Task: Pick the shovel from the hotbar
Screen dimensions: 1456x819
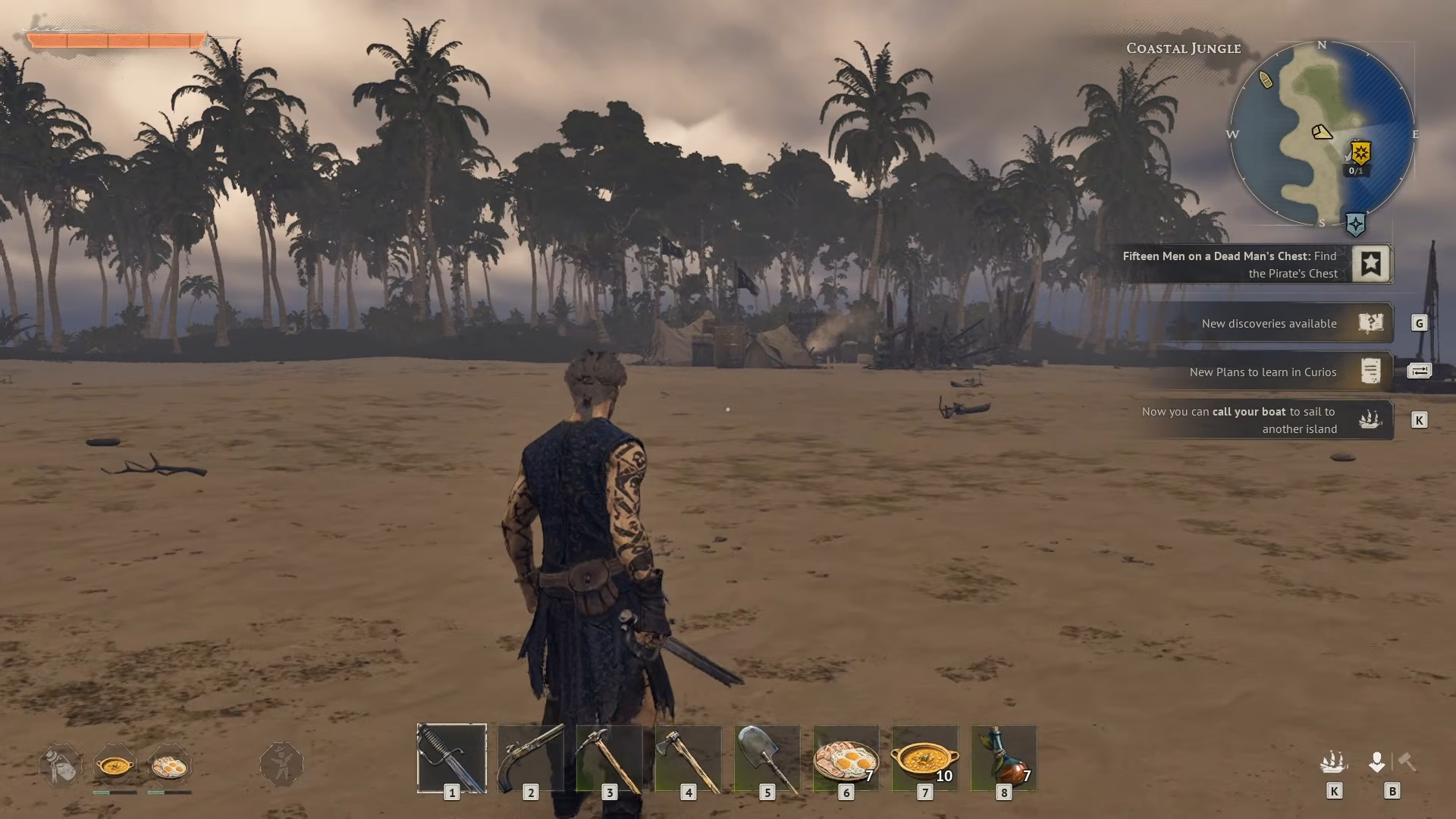Action: point(767,758)
